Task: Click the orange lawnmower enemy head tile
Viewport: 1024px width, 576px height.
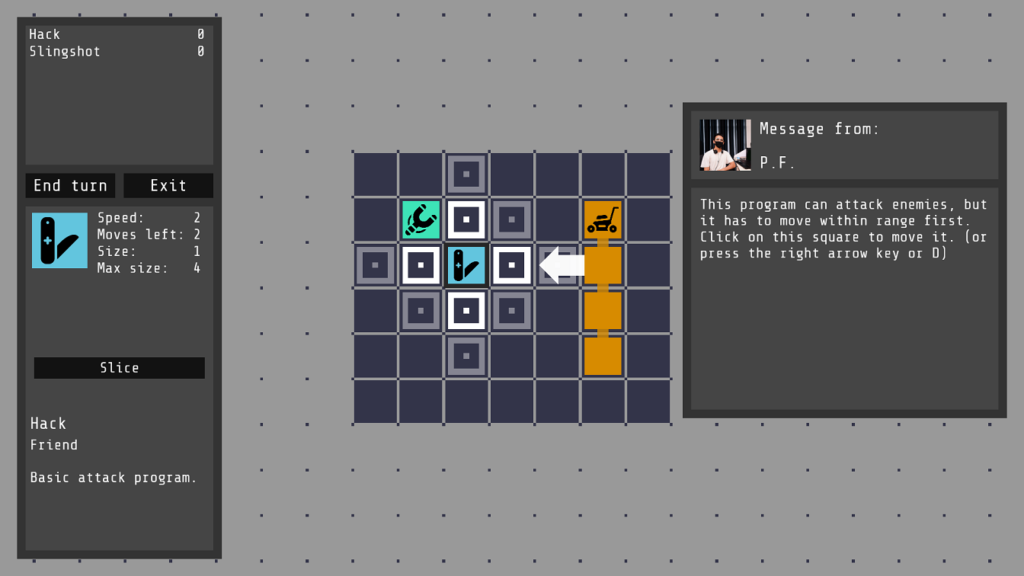Action: (602, 220)
